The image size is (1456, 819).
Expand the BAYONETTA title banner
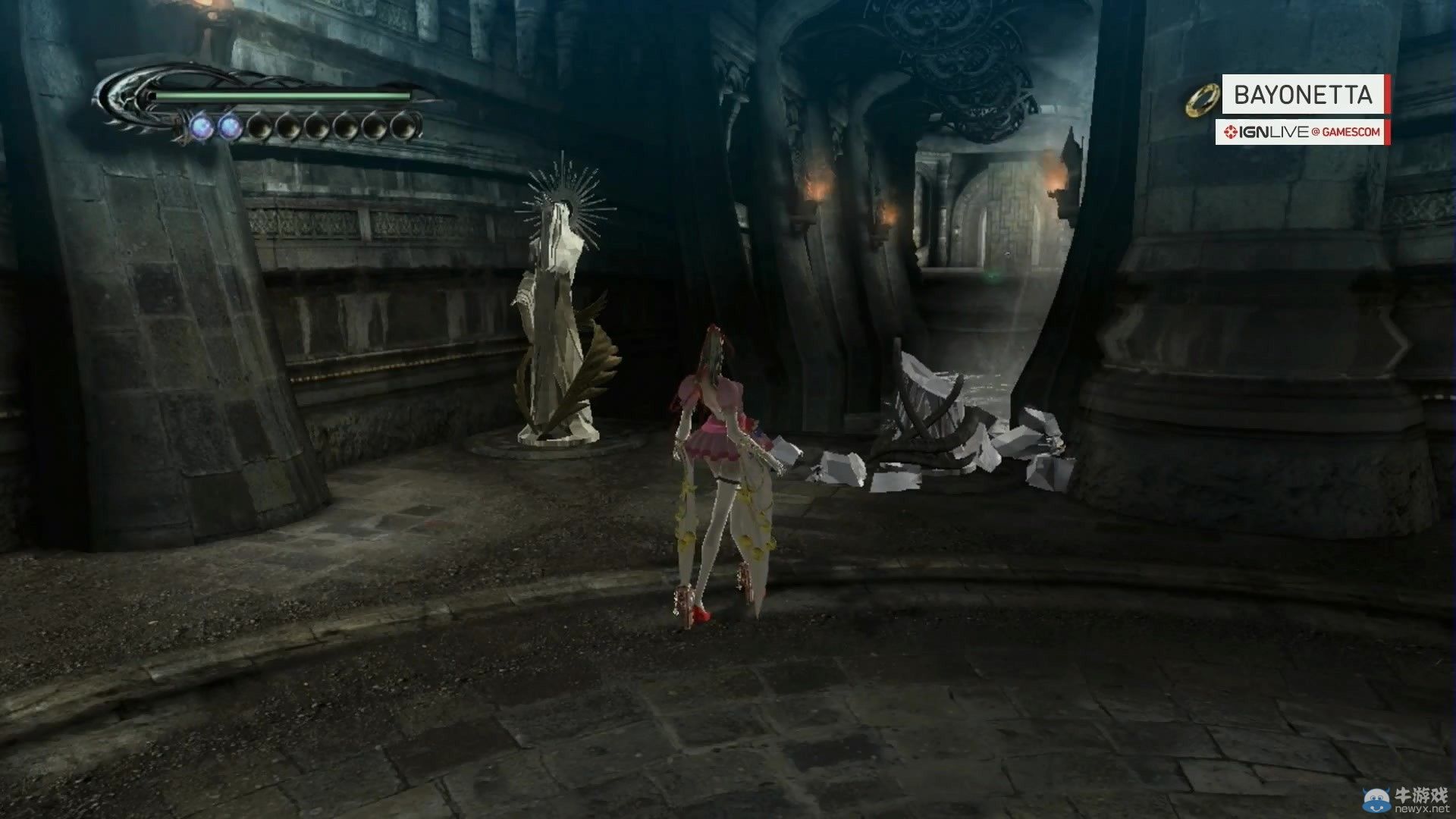1303,93
